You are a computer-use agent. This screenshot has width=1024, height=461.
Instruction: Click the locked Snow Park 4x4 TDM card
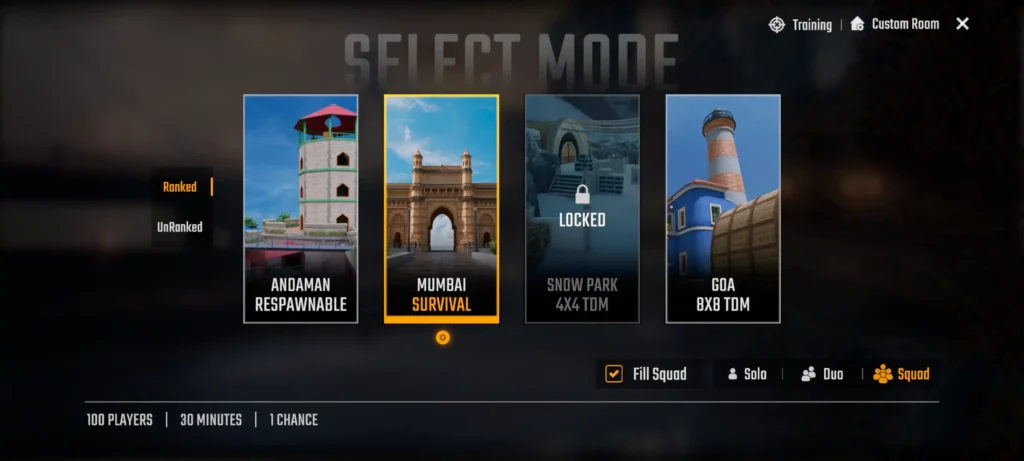(x=582, y=208)
